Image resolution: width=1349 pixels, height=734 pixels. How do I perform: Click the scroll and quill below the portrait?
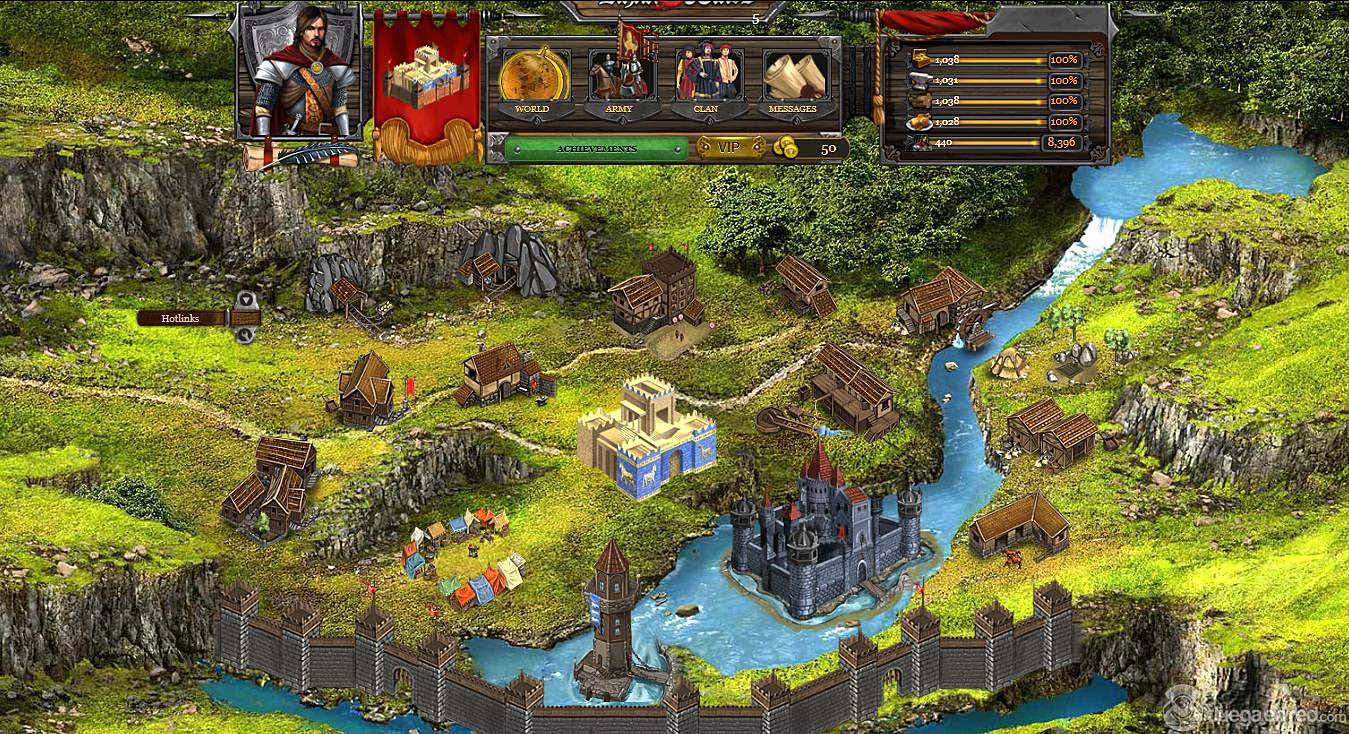pos(302,156)
